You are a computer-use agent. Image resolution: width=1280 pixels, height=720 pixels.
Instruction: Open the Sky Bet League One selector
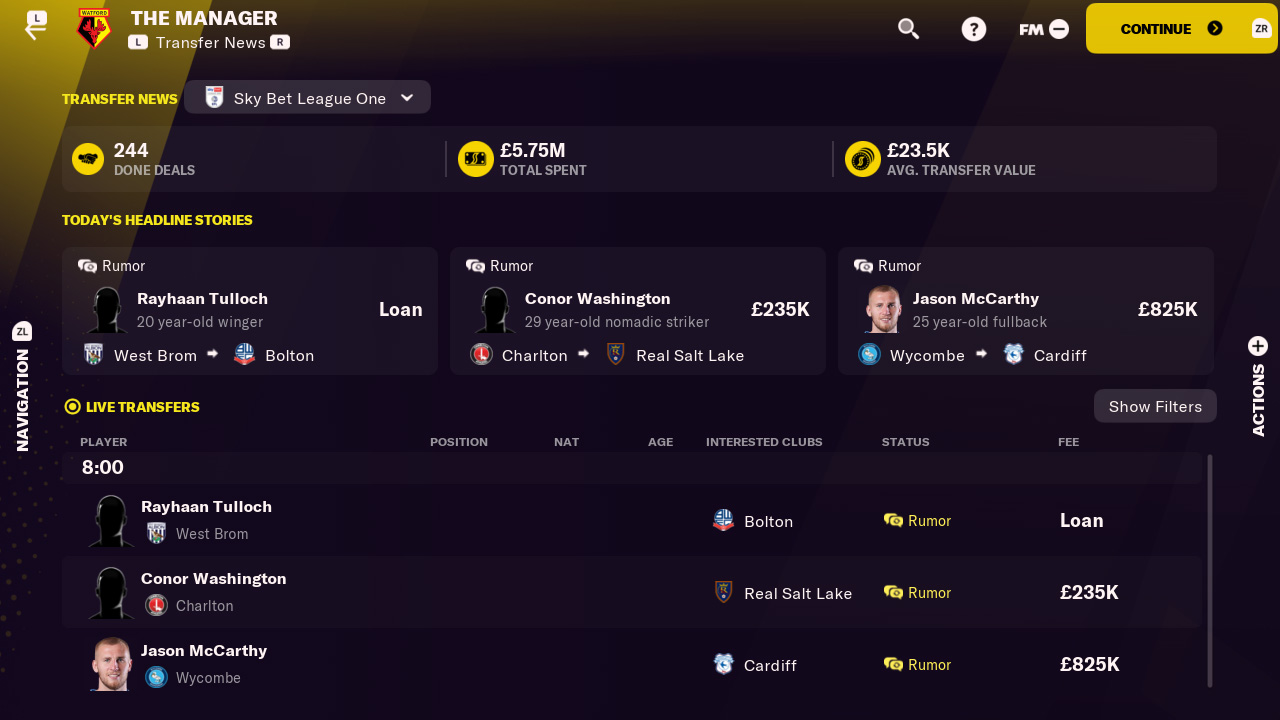pyautogui.click(x=307, y=98)
